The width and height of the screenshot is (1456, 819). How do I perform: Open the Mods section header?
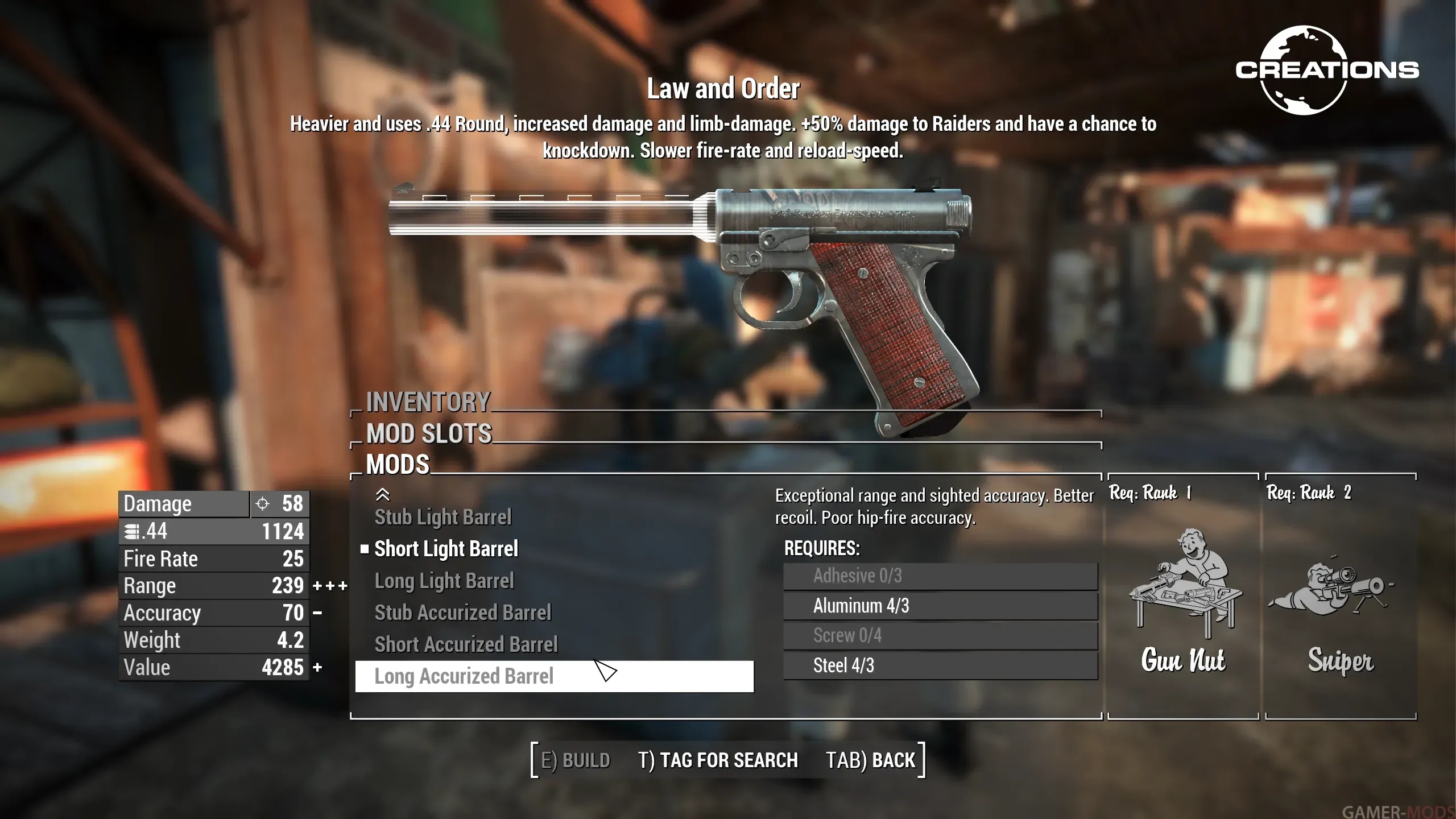click(x=398, y=465)
